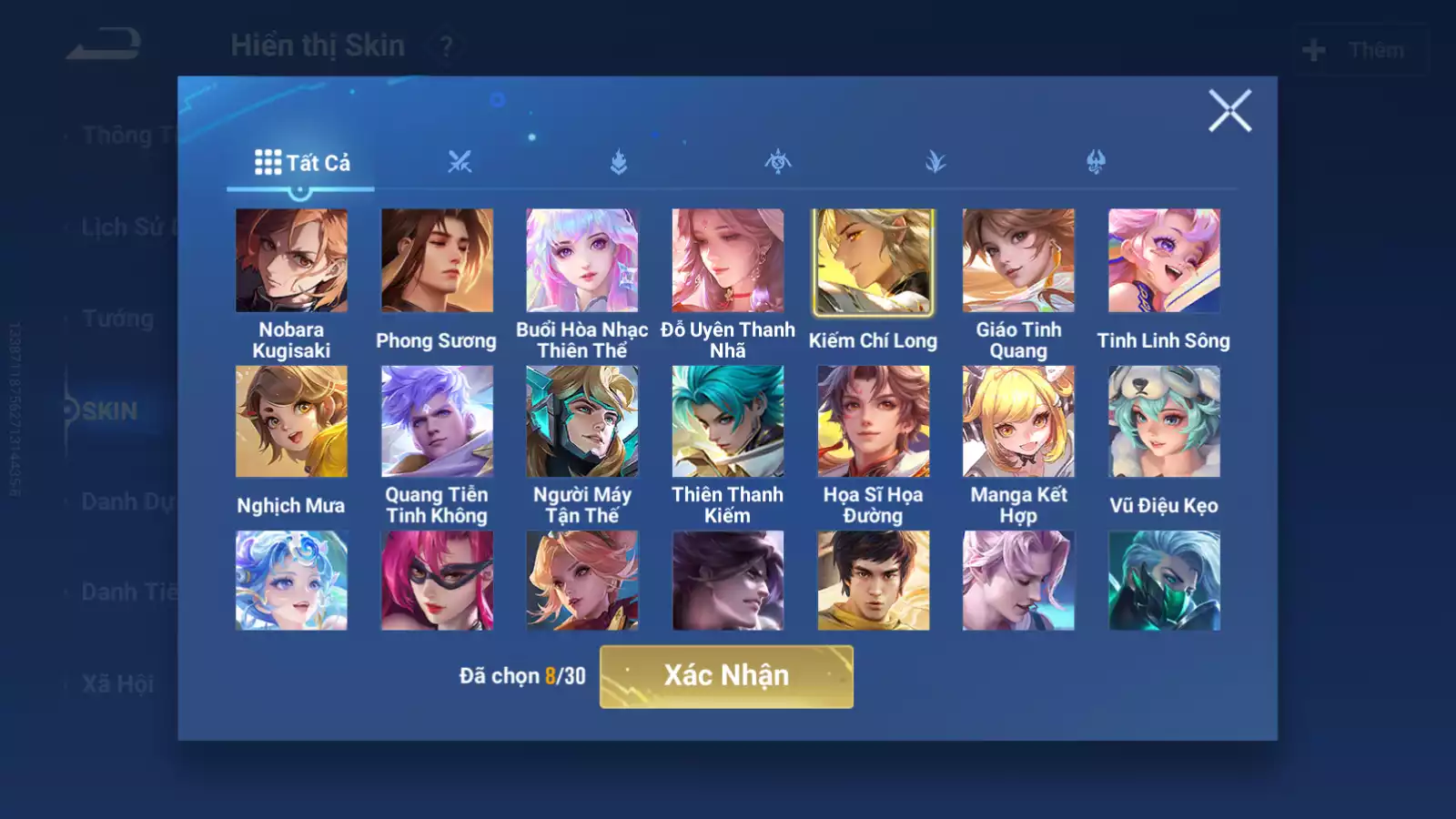Close the skin selection popup
Screen dimensions: 1456x819
[x=1229, y=111]
